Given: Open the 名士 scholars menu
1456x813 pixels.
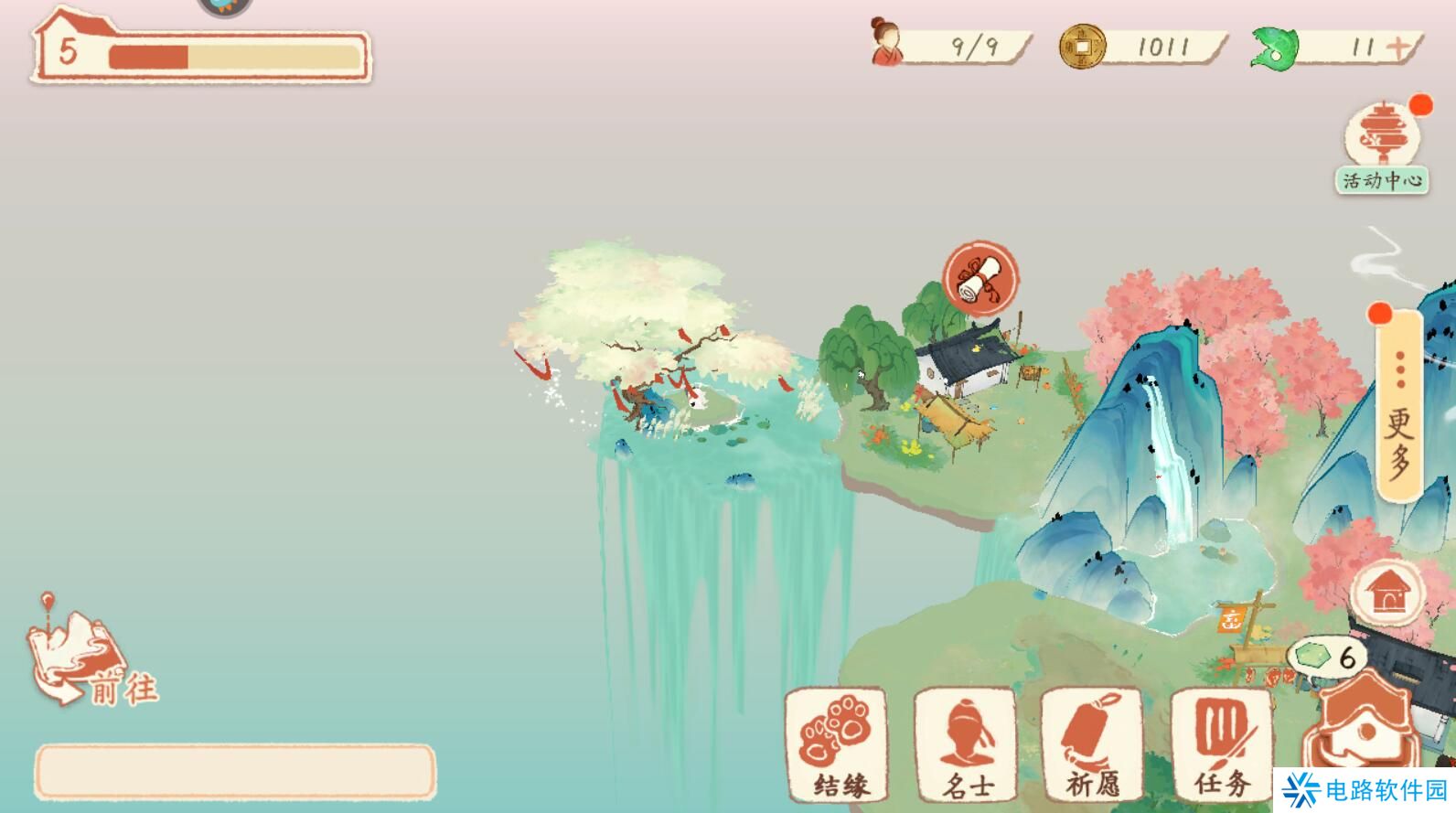Looking at the screenshot, I should tap(965, 744).
